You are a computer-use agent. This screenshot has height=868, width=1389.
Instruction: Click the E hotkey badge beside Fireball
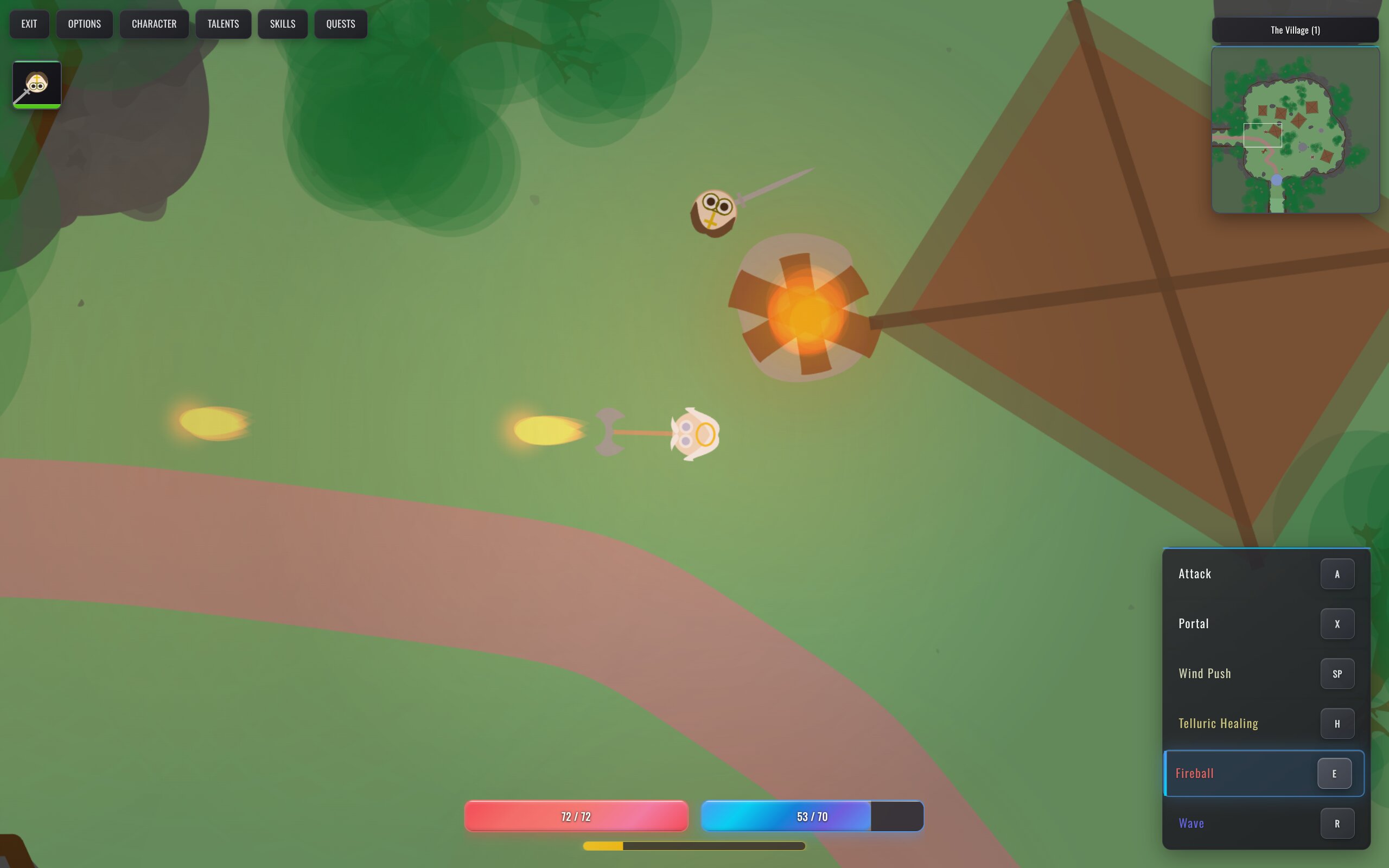[x=1335, y=773]
